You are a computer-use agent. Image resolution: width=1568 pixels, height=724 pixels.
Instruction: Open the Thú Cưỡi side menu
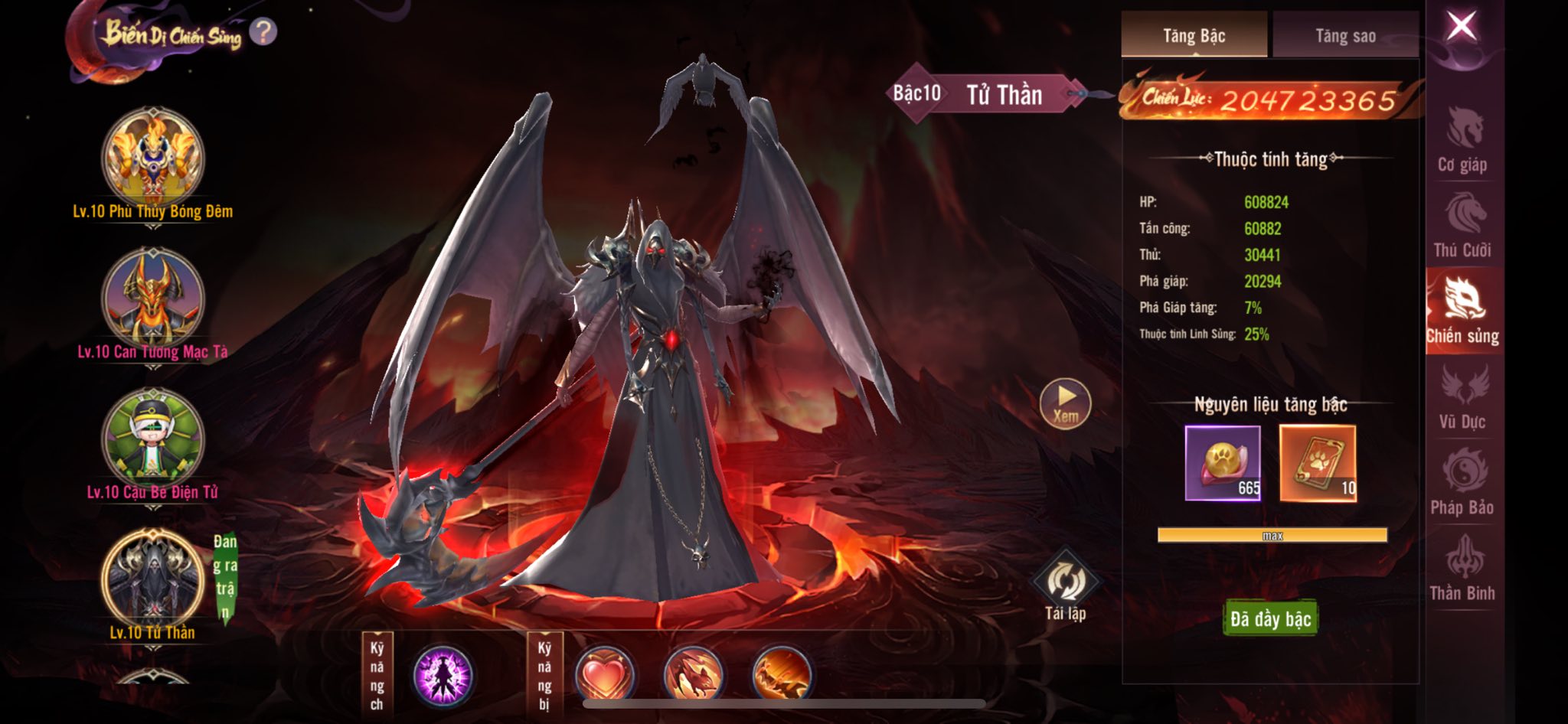point(1462,226)
